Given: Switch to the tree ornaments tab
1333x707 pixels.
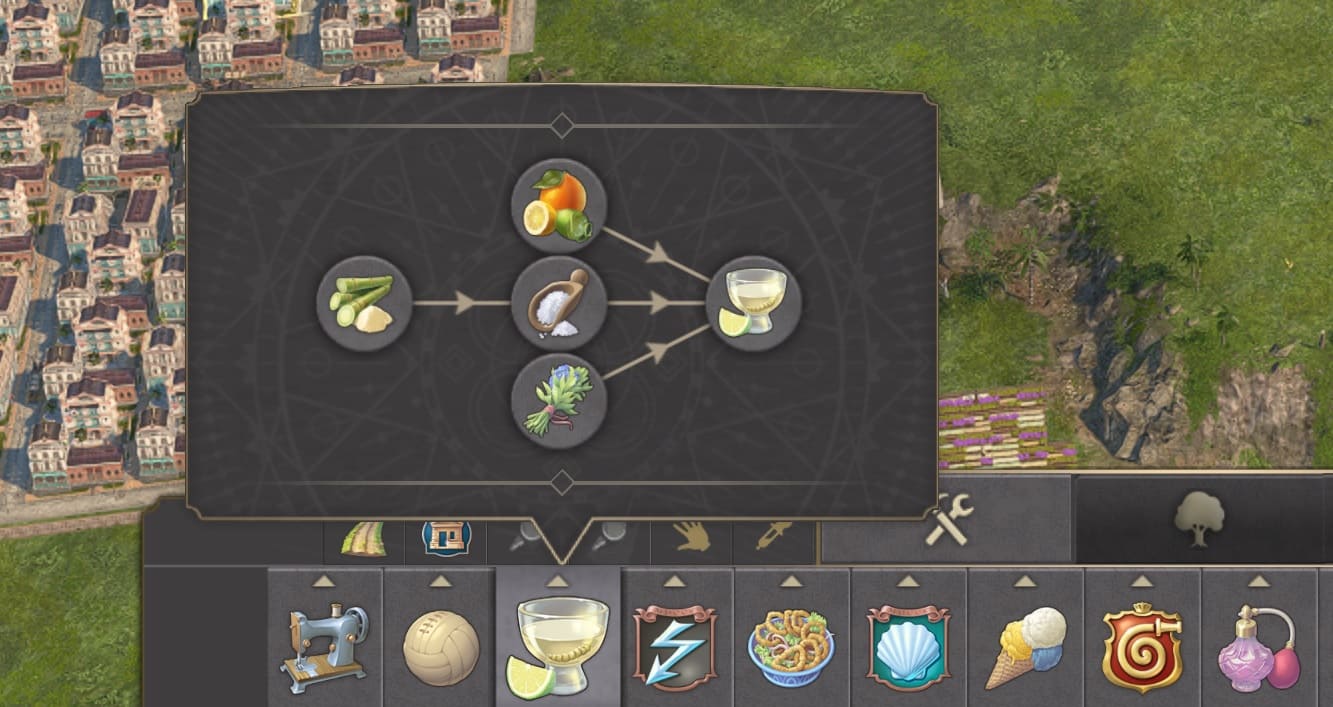Looking at the screenshot, I should pyautogui.click(x=1200, y=520).
